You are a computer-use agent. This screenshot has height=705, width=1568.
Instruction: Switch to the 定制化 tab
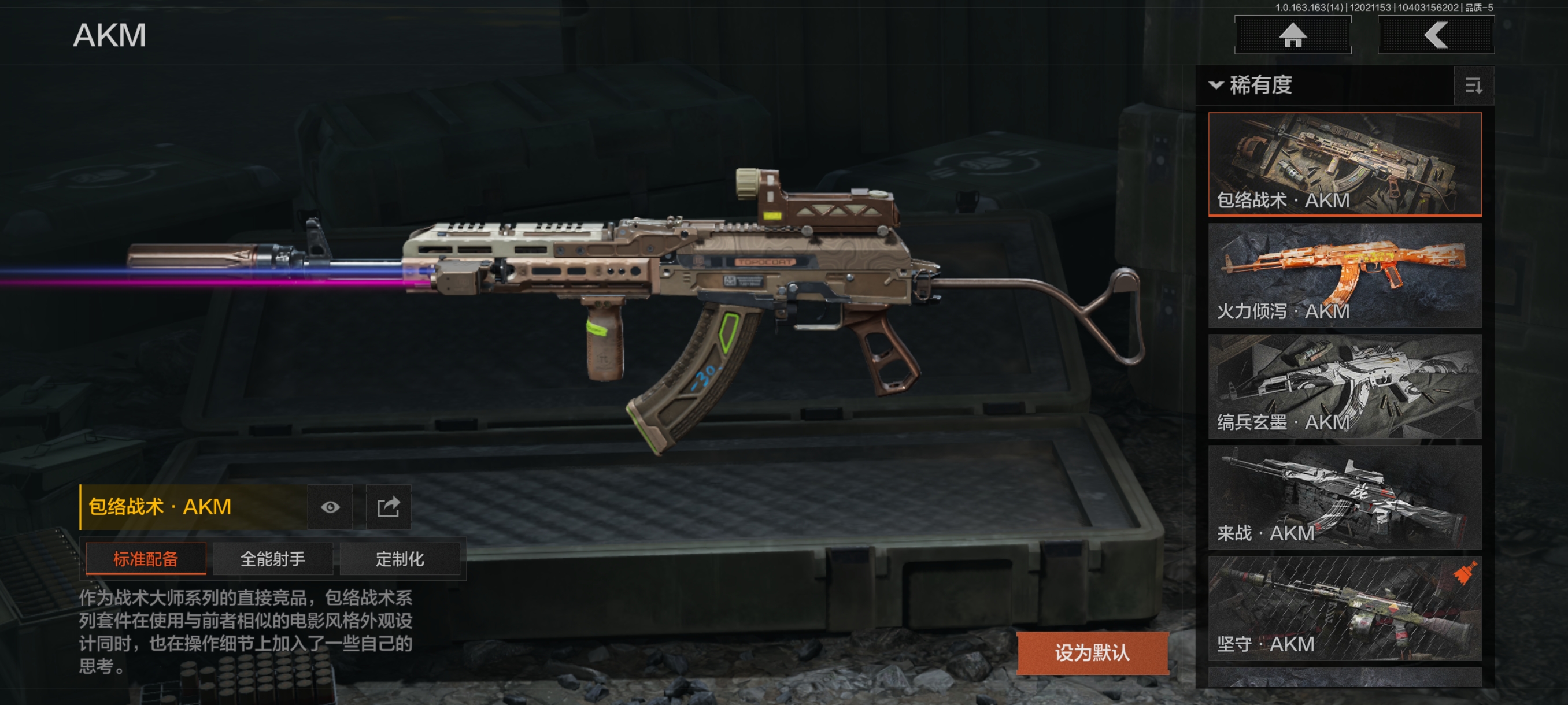click(400, 558)
